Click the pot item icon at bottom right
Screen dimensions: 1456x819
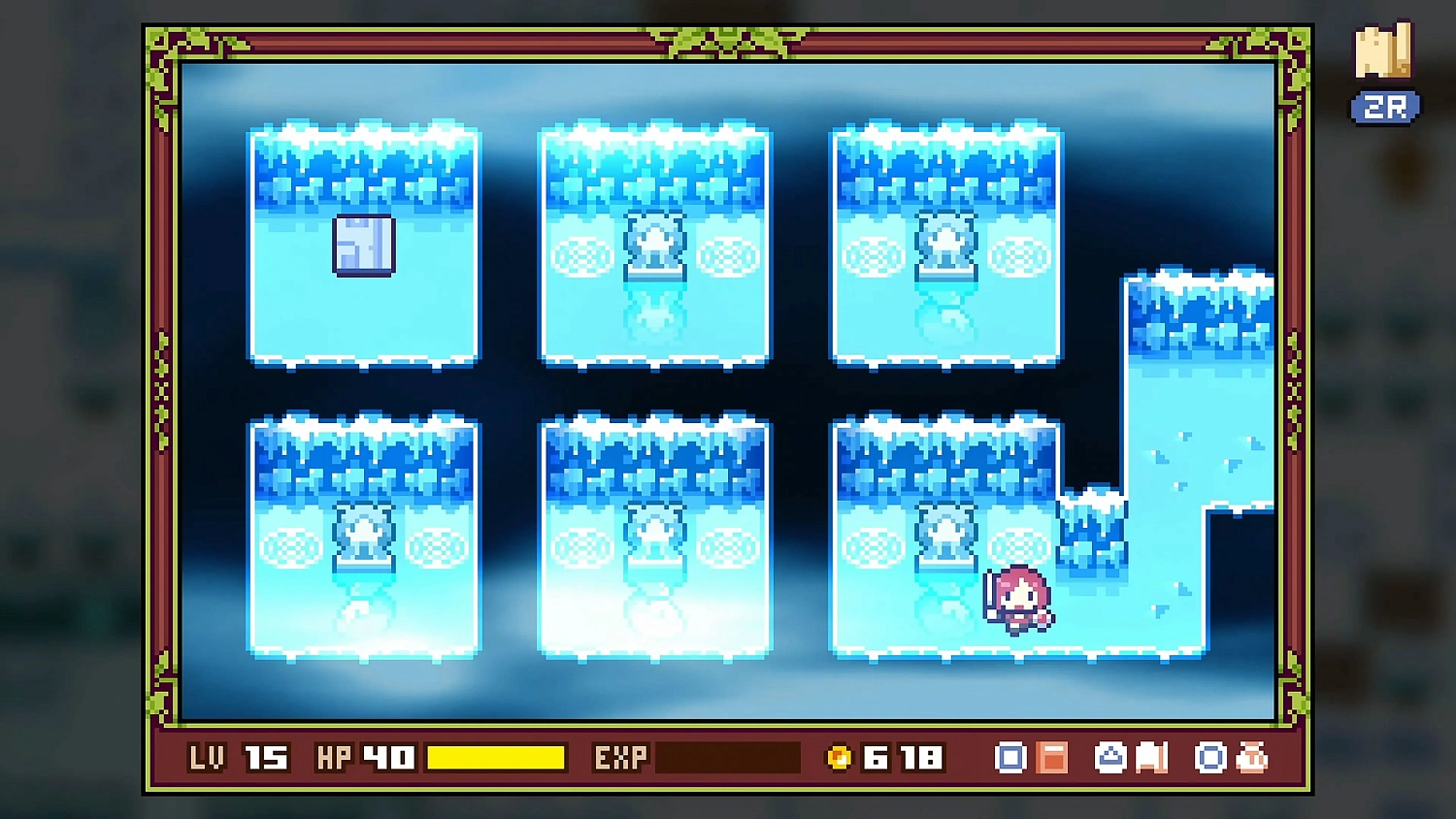click(1250, 757)
